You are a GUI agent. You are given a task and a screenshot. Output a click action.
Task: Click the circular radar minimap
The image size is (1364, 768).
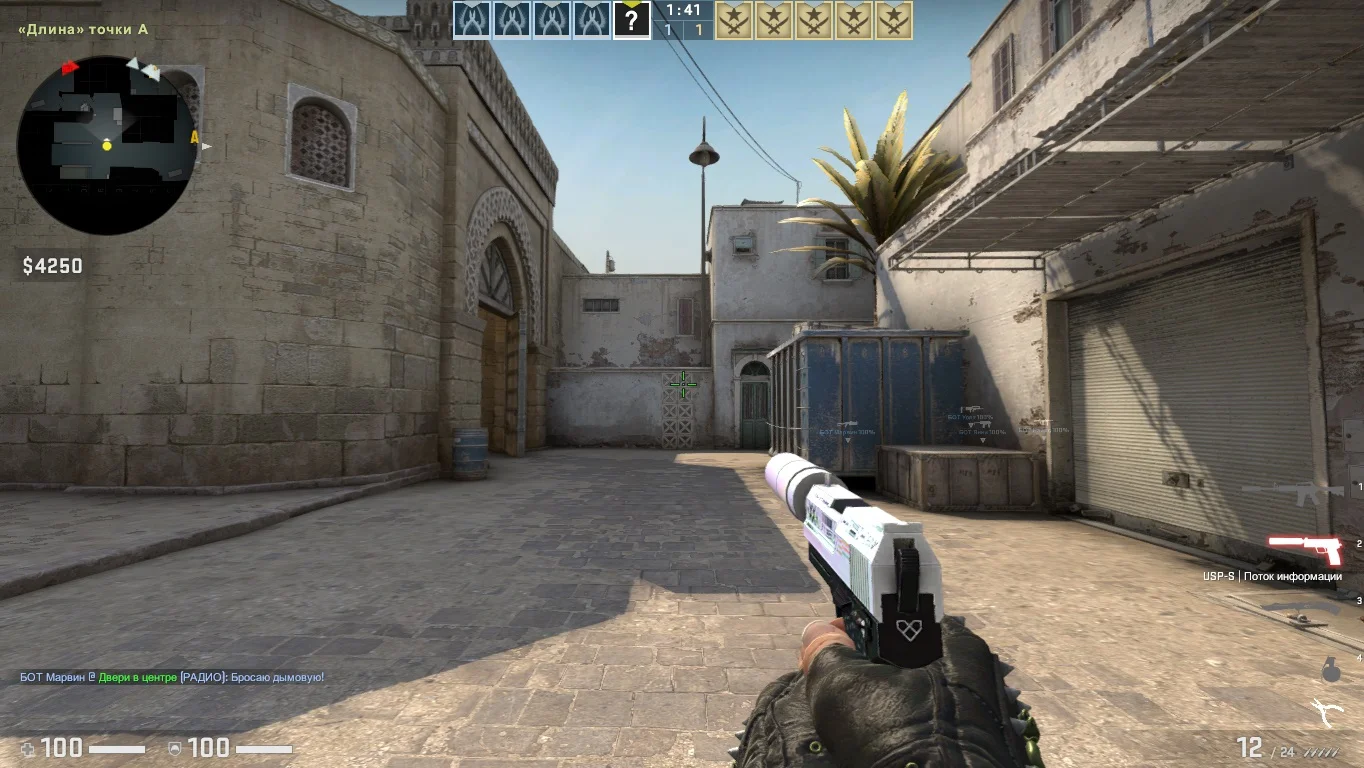(x=105, y=146)
